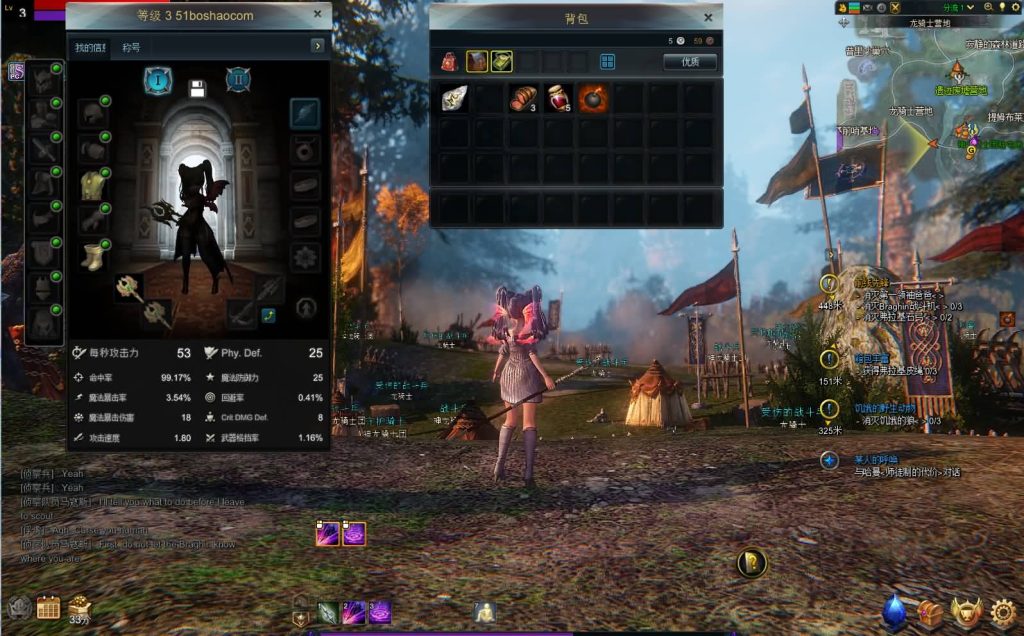Select the bread item stack in backpack
The width and height of the screenshot is (1024, 636).
[523, 98]
